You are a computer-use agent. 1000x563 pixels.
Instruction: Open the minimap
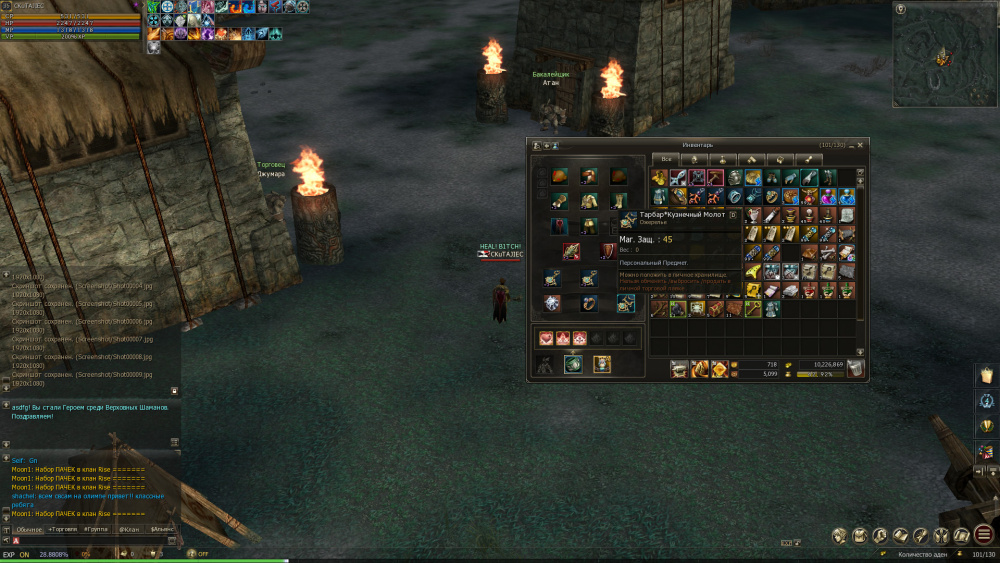point(943,55)
